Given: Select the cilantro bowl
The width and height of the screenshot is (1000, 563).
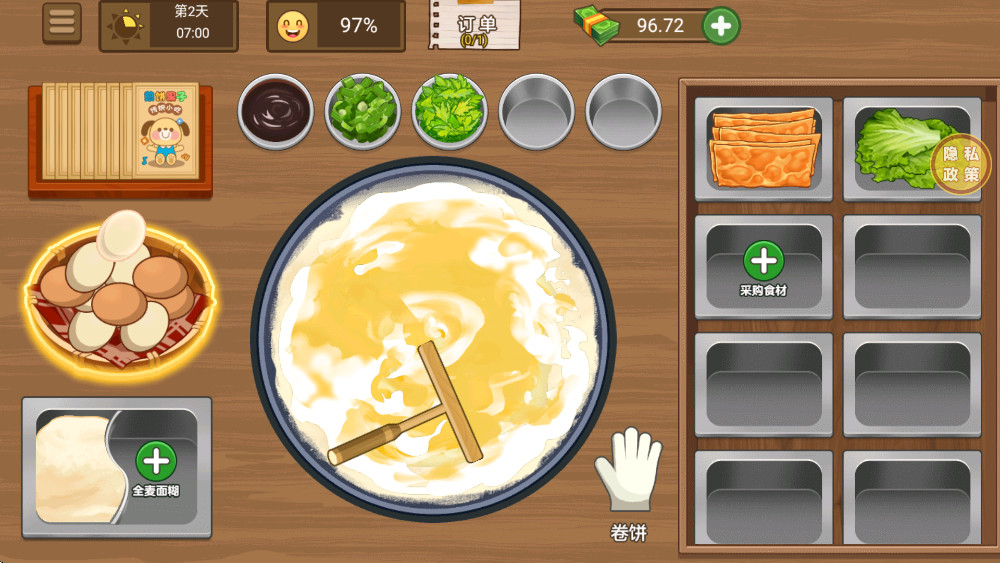Looking at the screenshot, I should 450,110.
